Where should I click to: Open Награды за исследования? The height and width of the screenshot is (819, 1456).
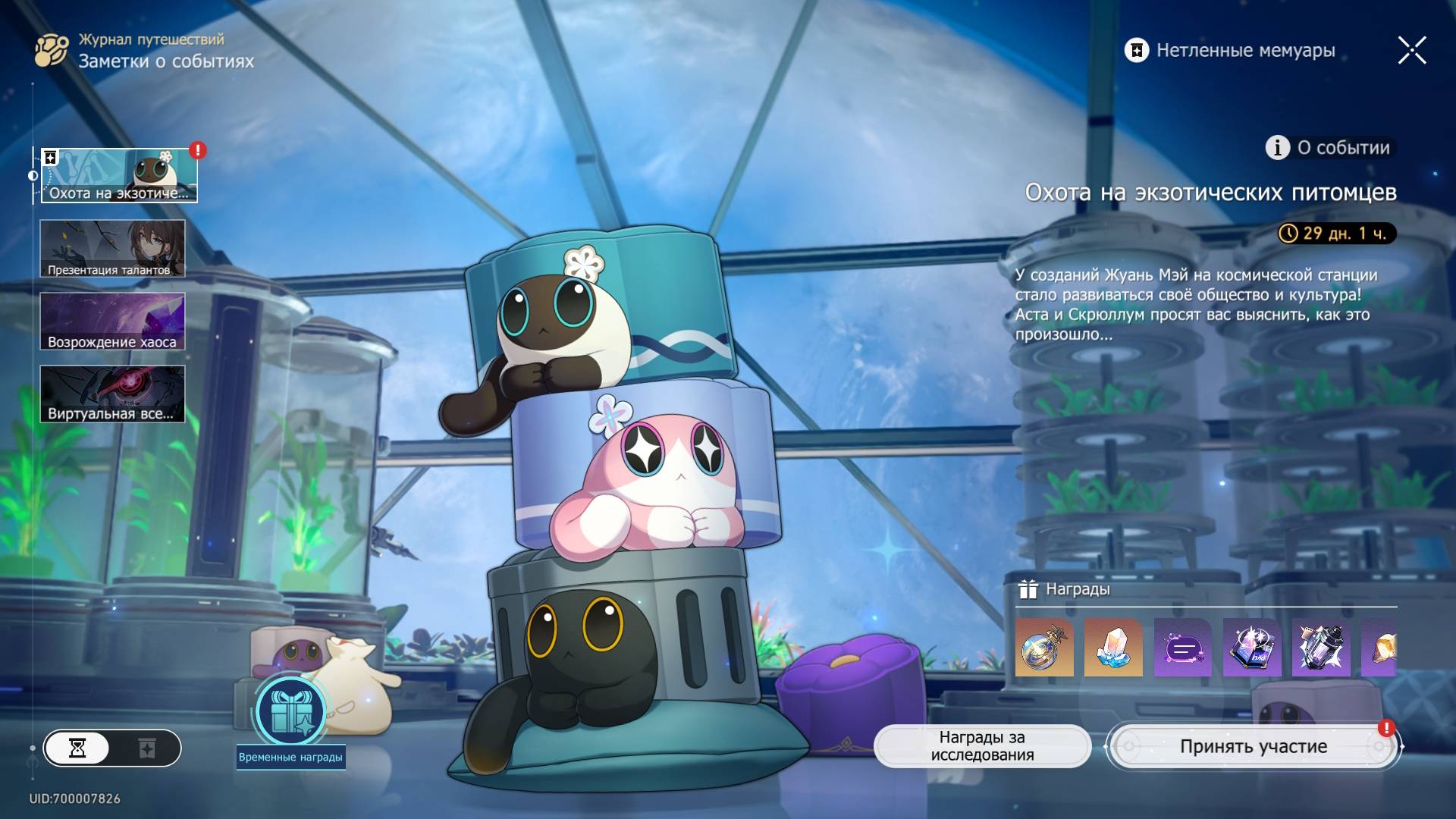(x=982, y=746)
